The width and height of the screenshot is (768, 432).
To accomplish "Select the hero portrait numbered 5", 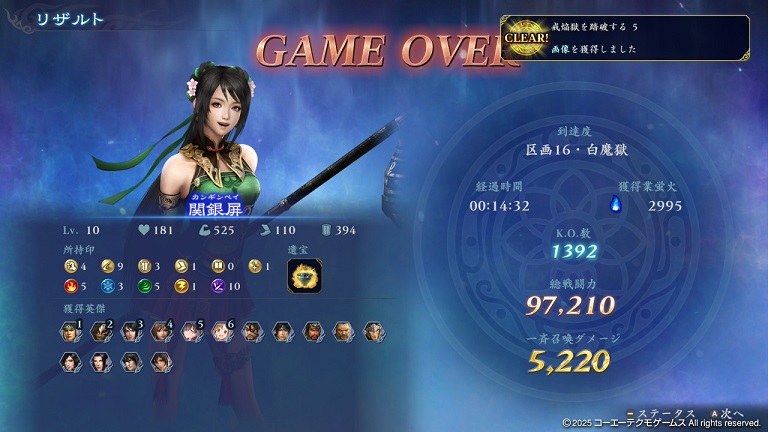I will [191, 332].
